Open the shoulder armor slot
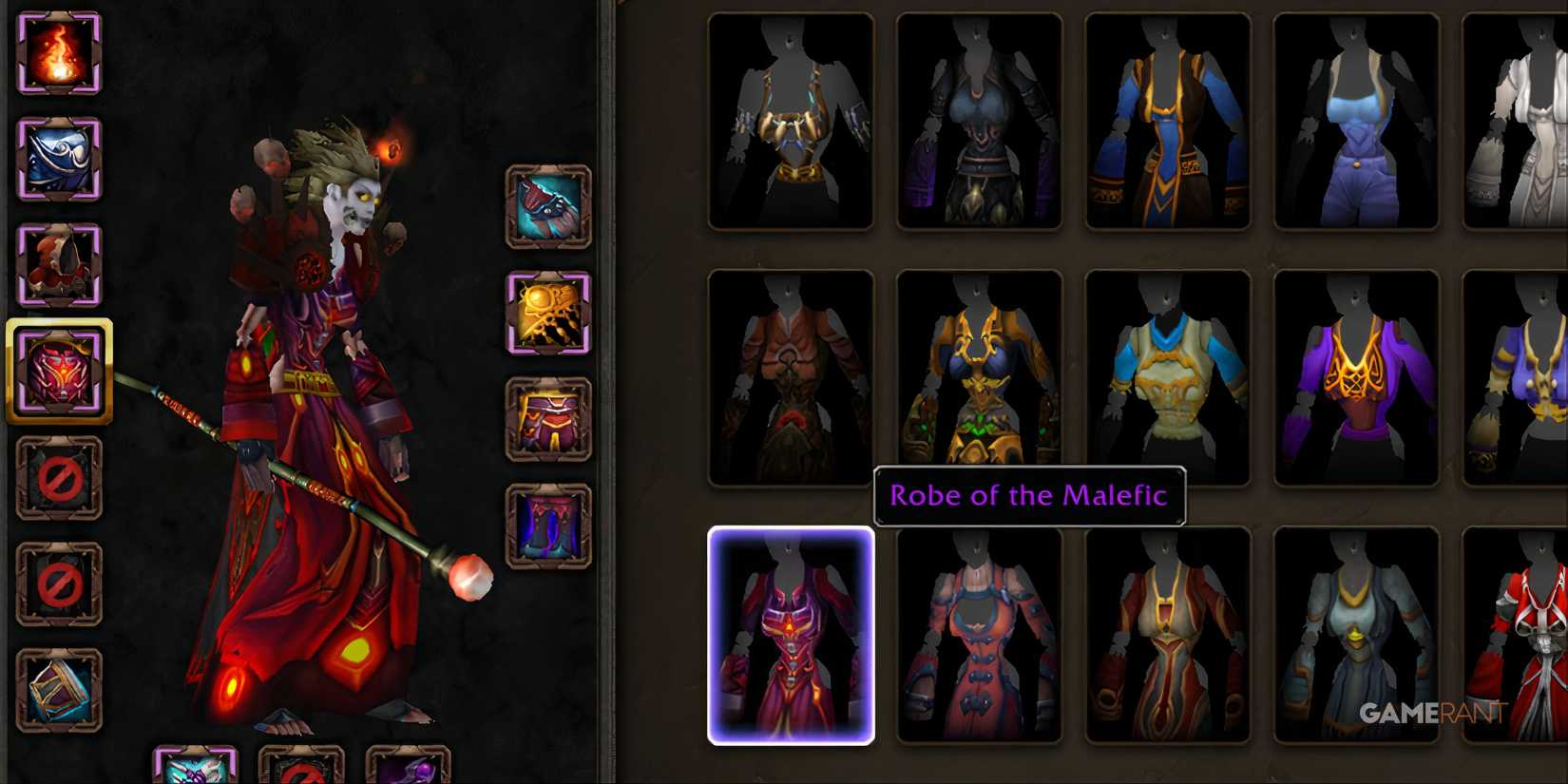 click(57, 162)
